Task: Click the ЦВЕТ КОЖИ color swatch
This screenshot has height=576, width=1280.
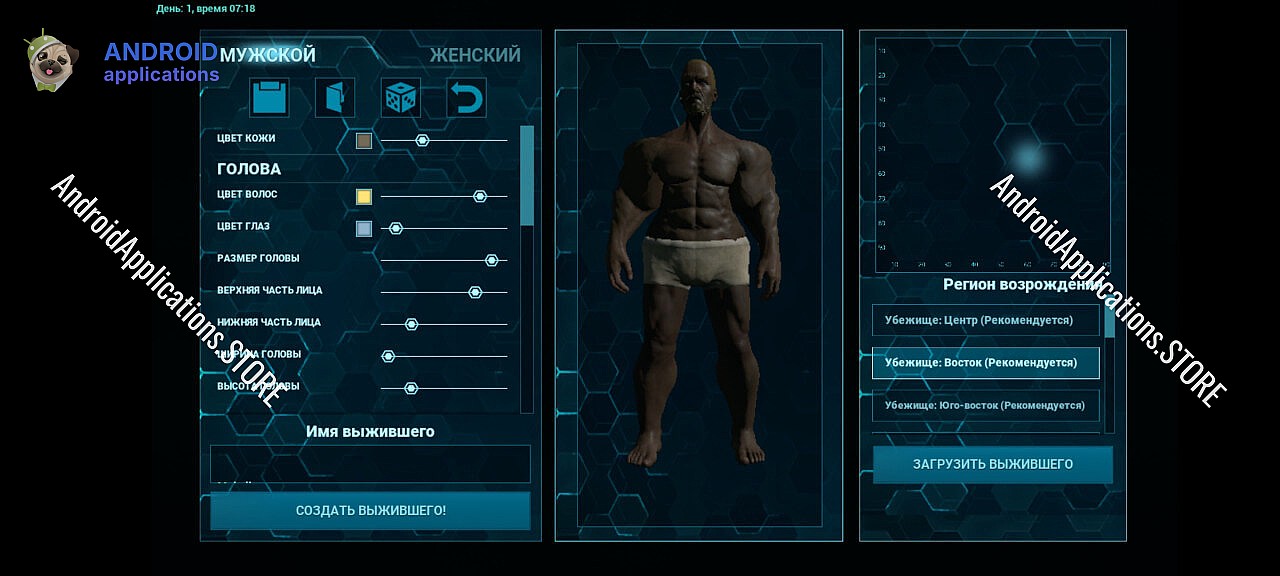Action: coord(364,141)
